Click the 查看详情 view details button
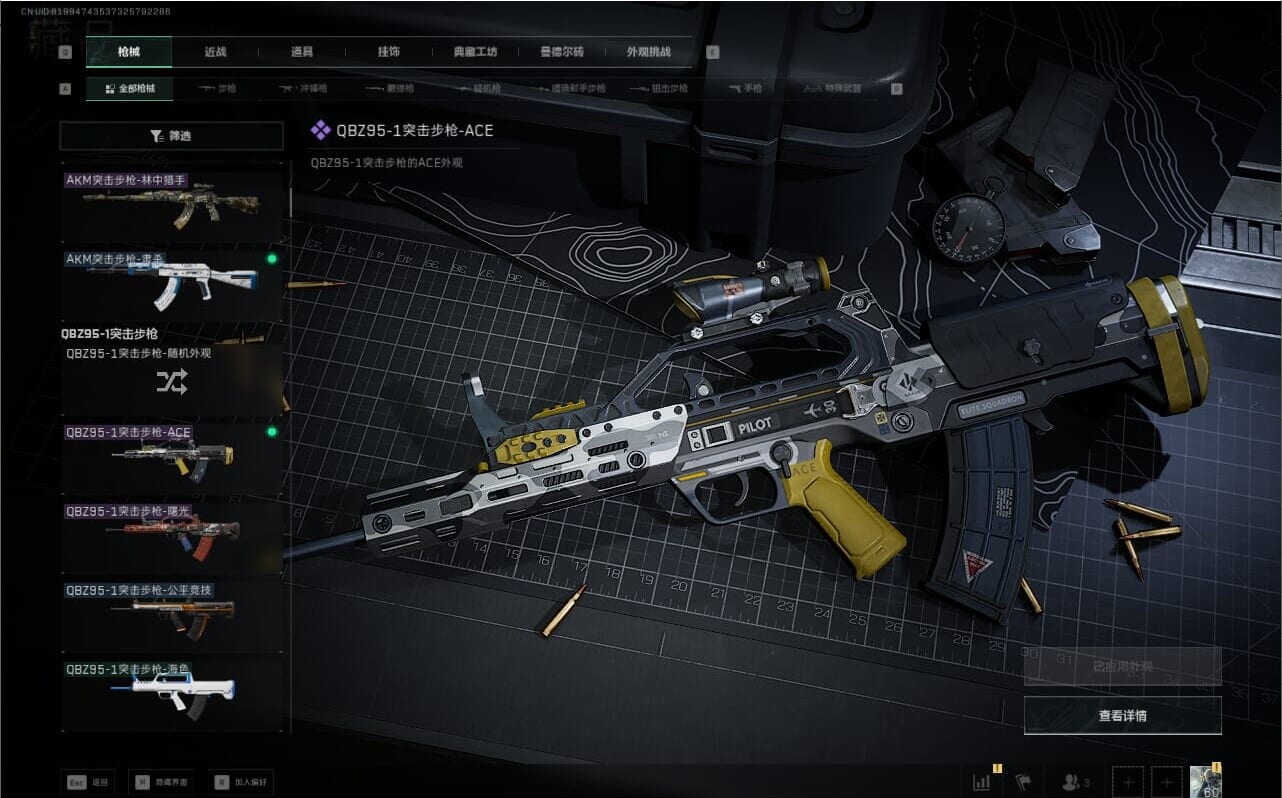 pos(1122,715)
